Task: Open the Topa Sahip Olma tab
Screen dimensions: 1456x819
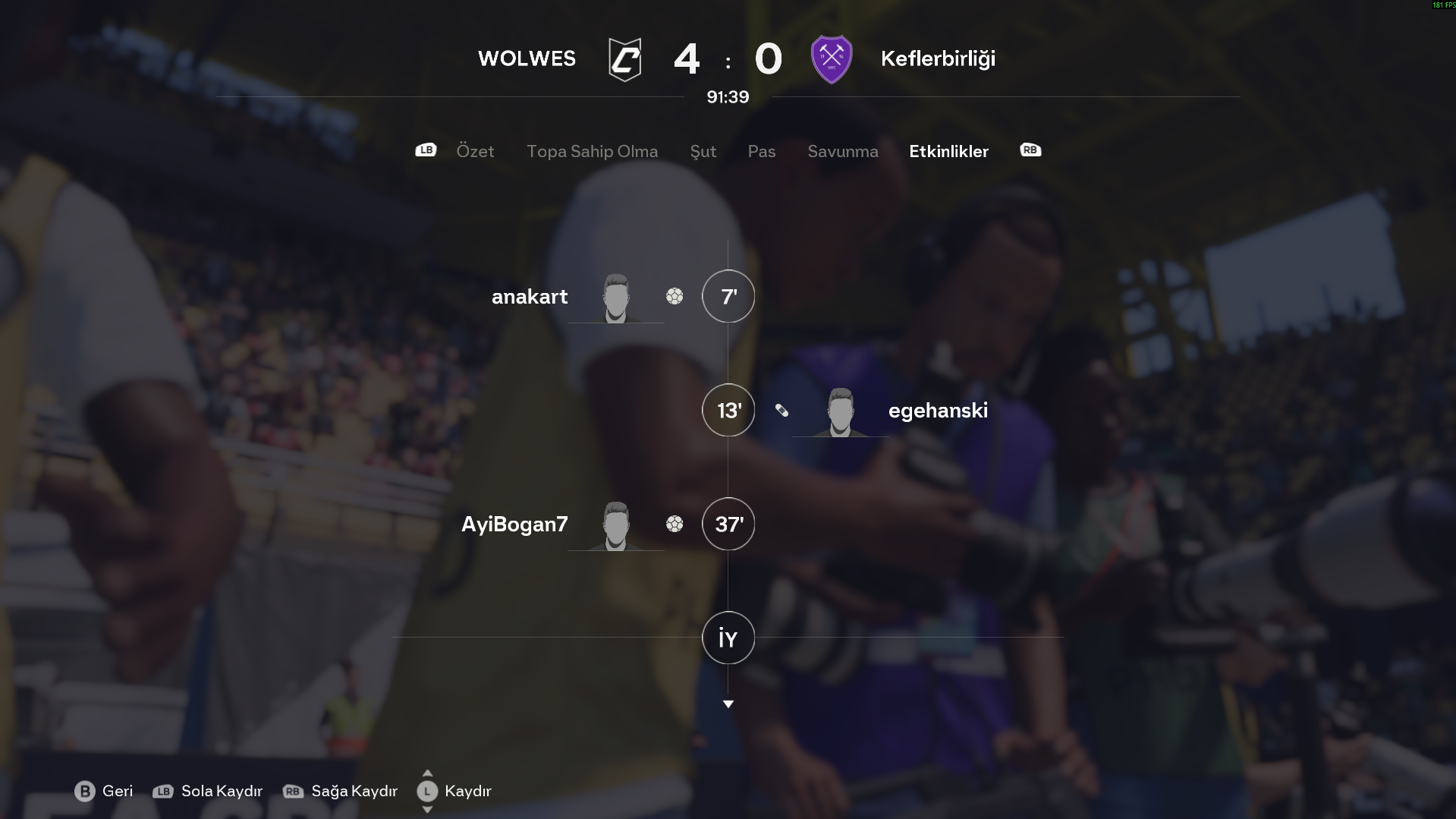Action: coord(592,151)
